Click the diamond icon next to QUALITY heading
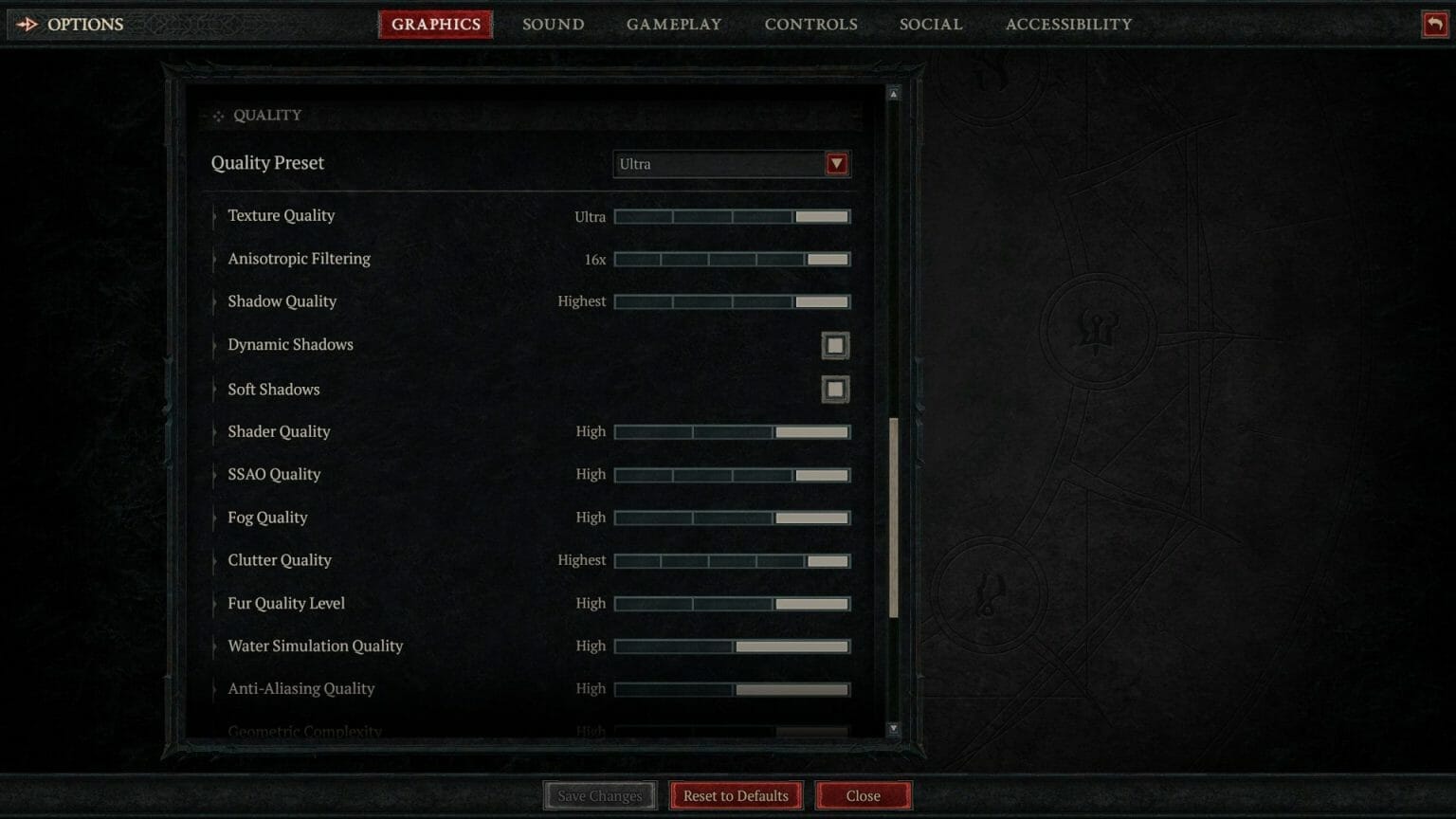 coord(218,115)
